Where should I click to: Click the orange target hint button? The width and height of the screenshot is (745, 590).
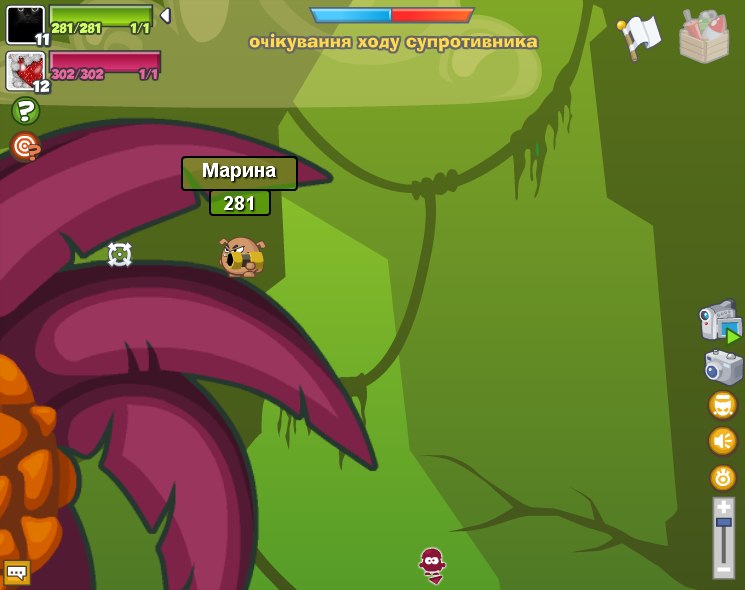click(x=25, y=146)
